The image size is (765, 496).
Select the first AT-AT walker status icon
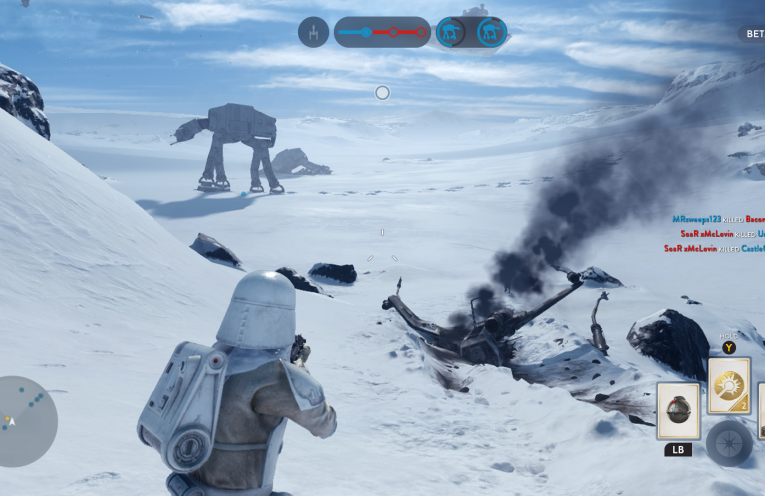click(451, 32)
